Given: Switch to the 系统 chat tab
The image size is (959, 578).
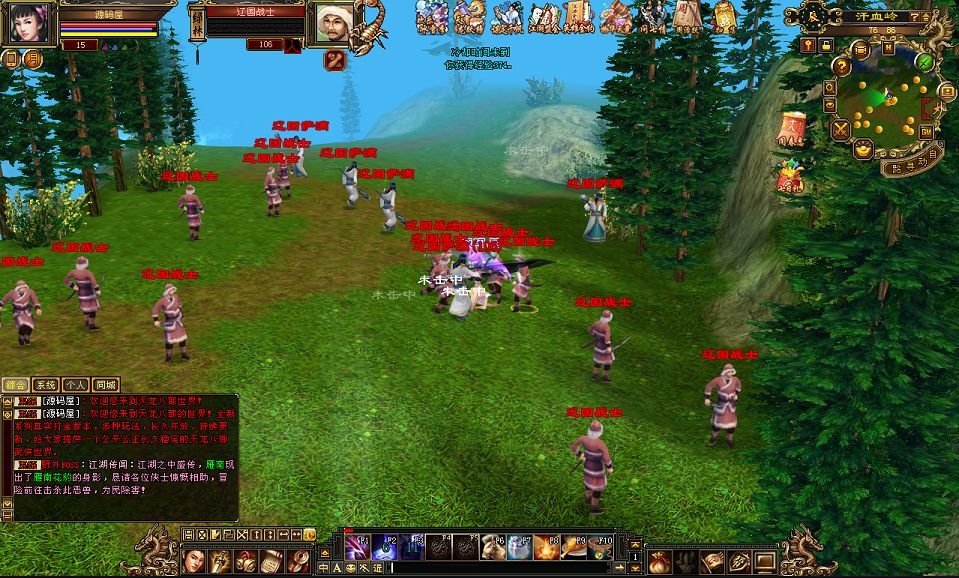Looking at the screenshot, I should click(46, 384).
